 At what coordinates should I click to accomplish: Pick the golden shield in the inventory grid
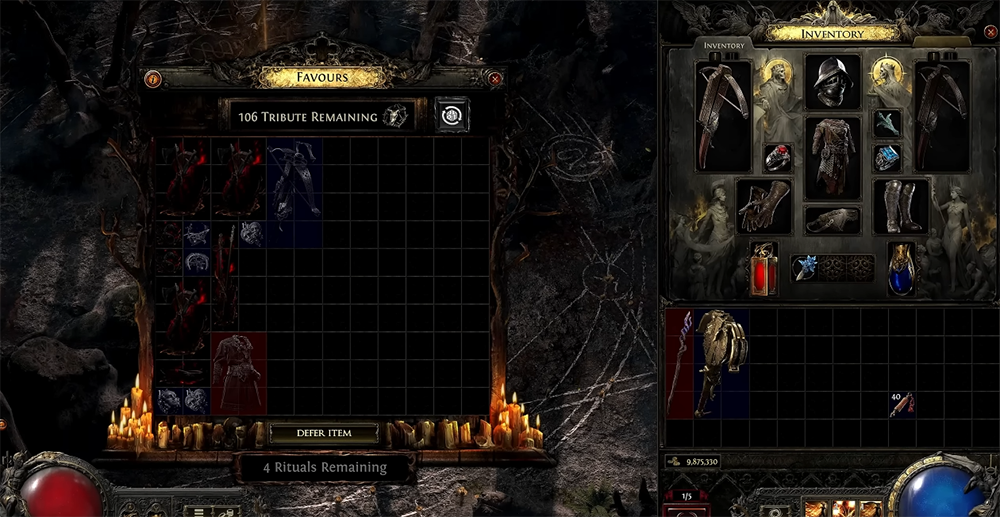[721, 362]
